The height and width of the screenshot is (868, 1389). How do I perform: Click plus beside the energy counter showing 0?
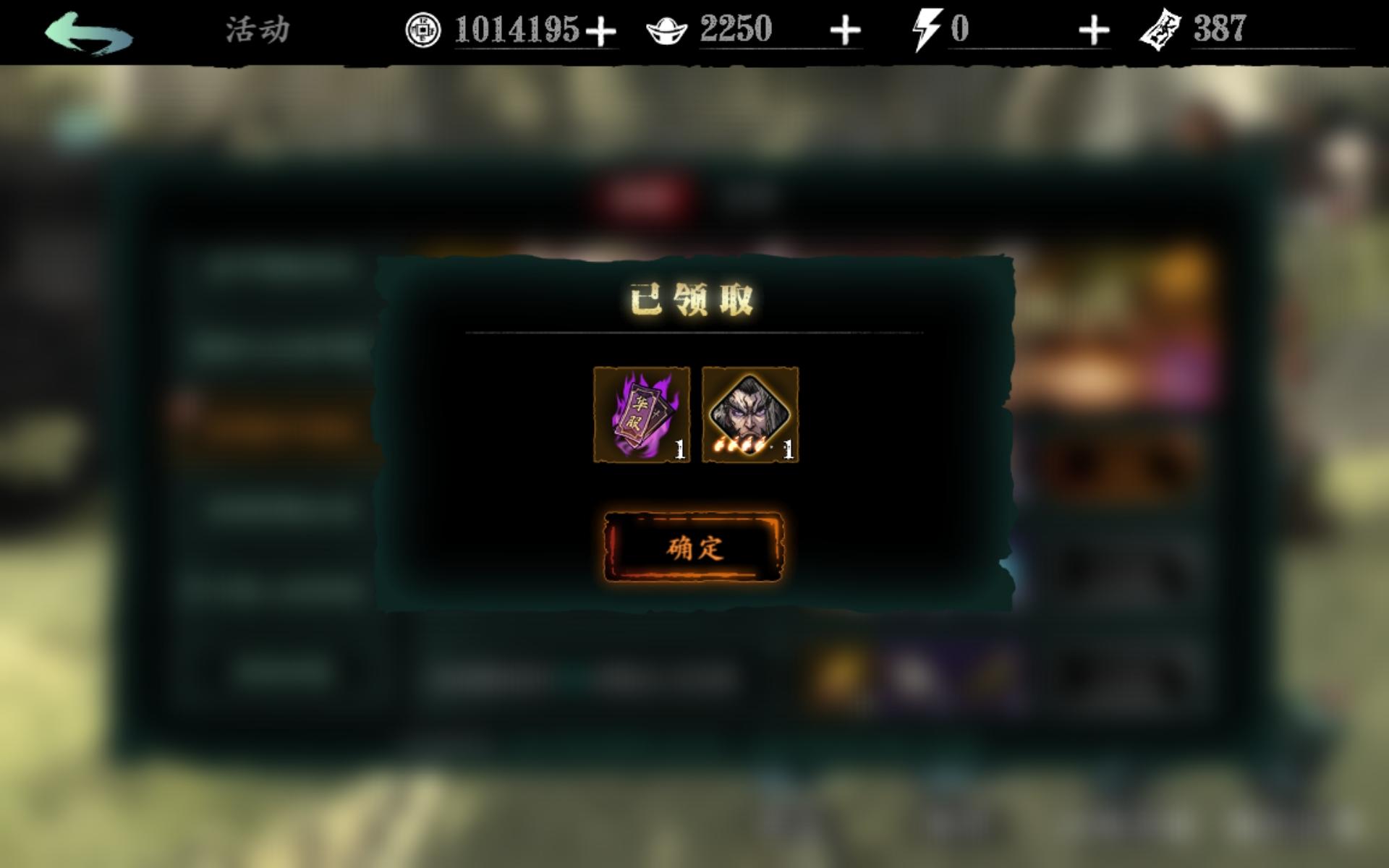coord(1095,30)
